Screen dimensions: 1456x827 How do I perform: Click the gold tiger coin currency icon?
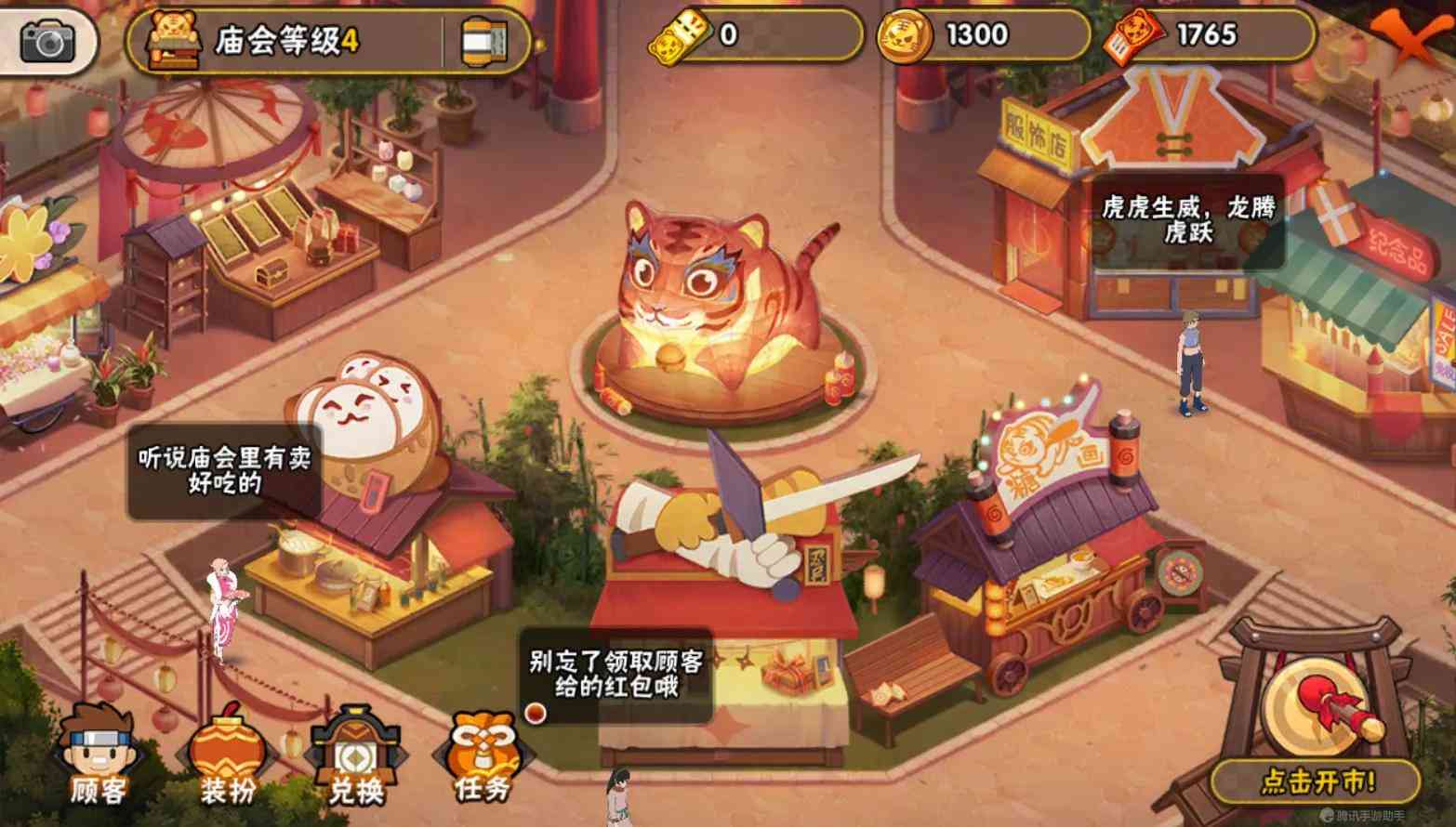point(904,35)
